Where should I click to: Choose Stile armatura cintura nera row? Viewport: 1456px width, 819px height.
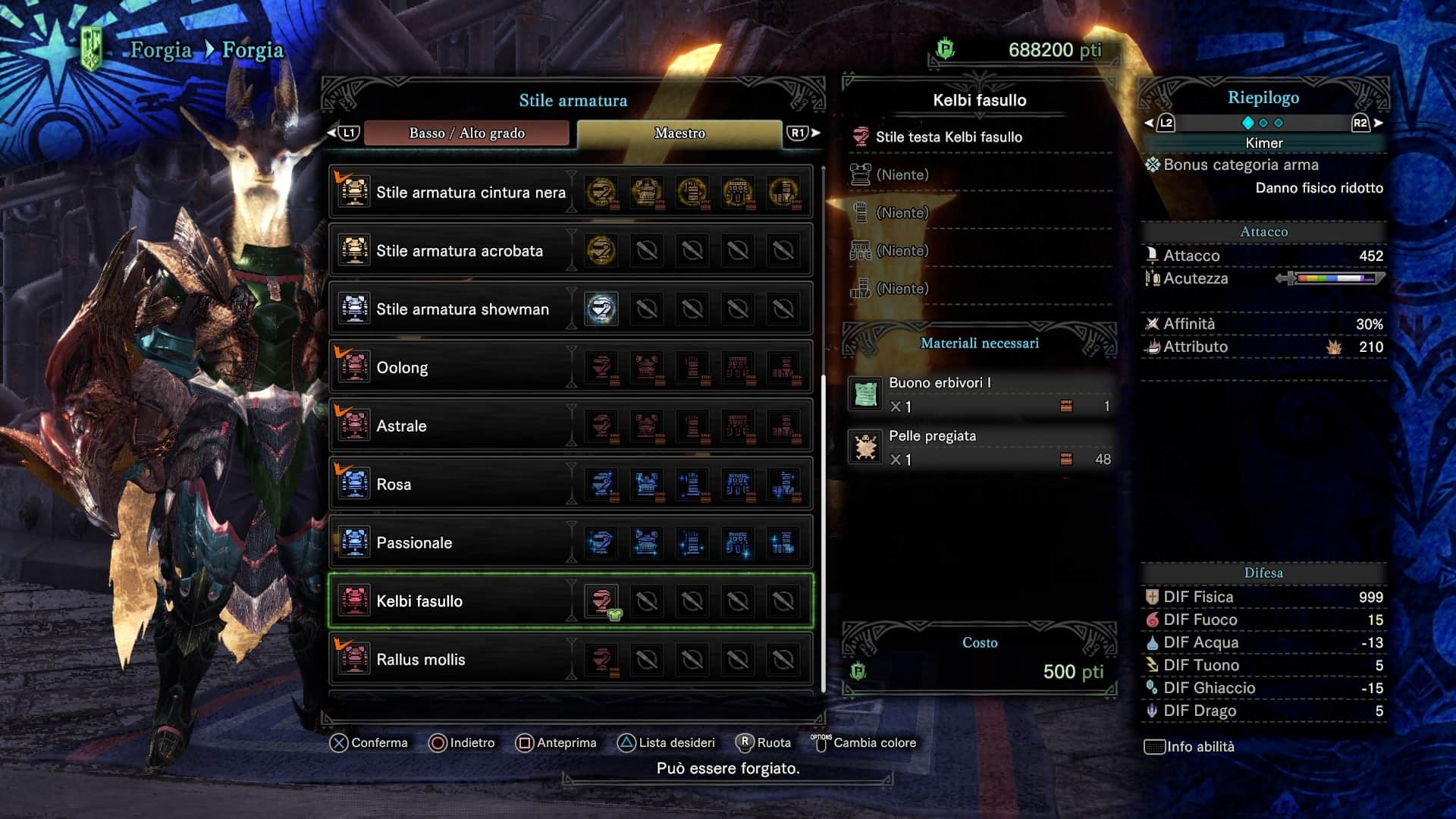coord(470,193)
